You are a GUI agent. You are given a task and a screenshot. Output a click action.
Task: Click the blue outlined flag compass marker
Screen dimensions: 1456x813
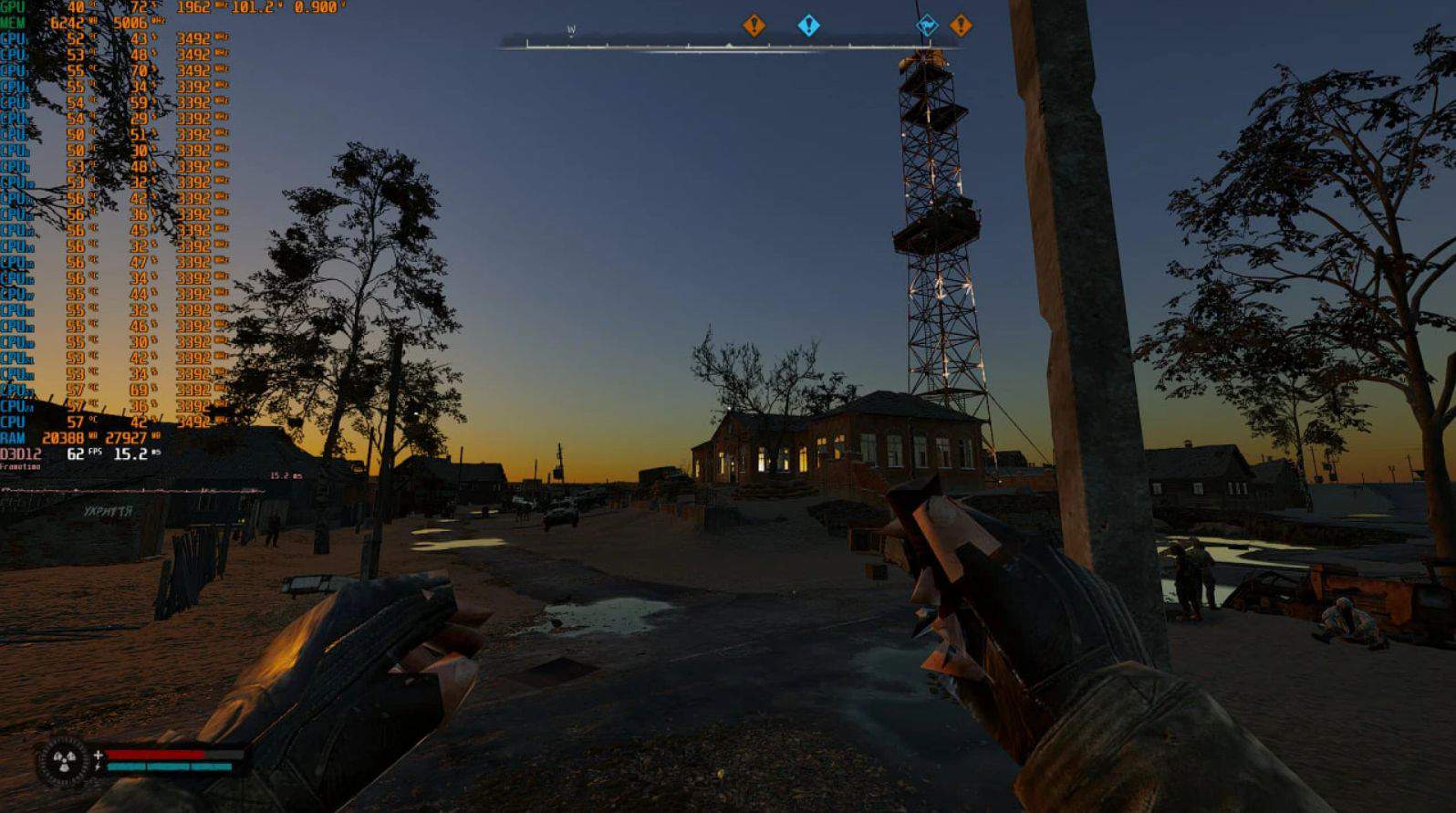927,26
